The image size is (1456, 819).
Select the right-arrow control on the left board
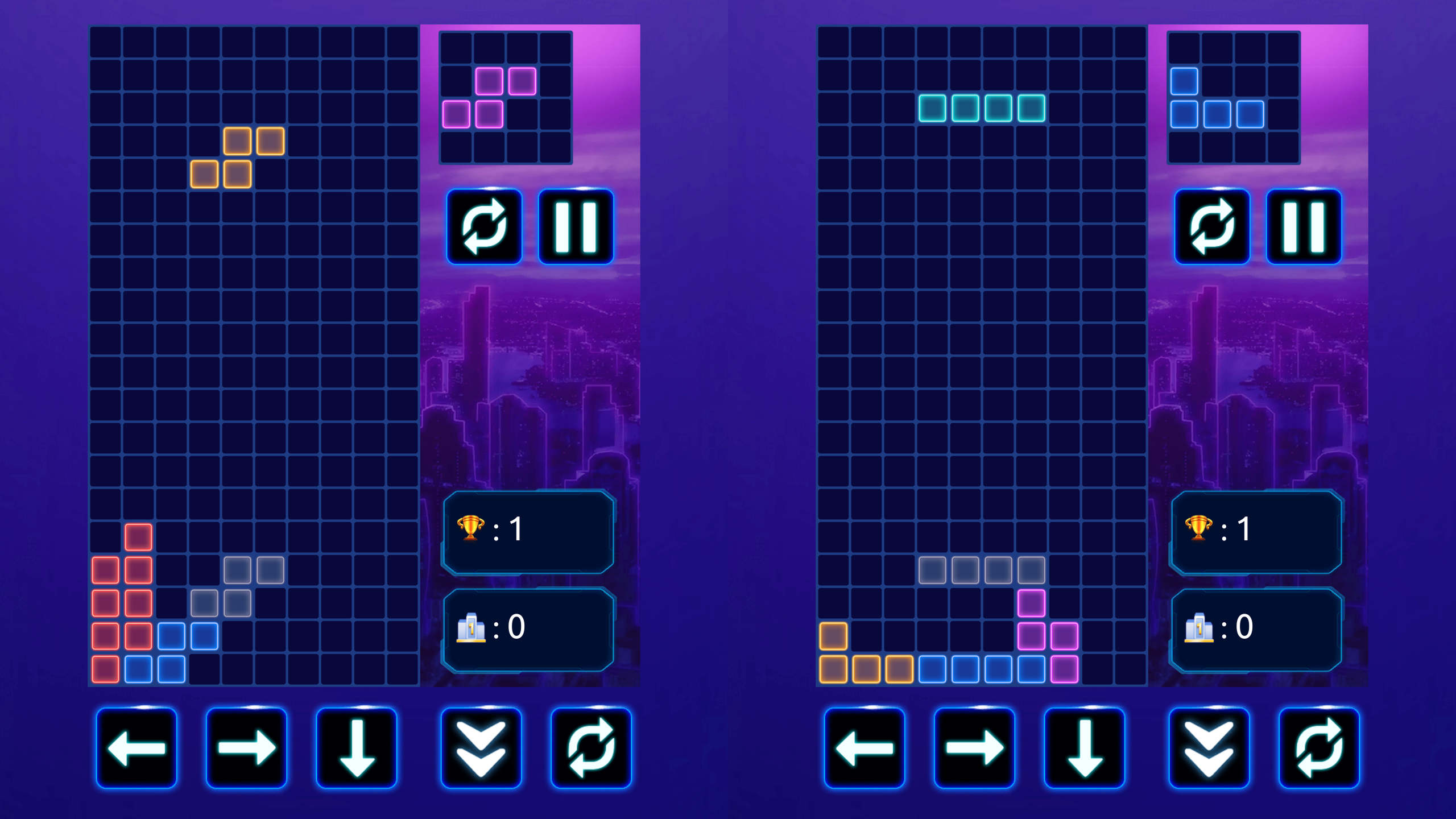247,748
